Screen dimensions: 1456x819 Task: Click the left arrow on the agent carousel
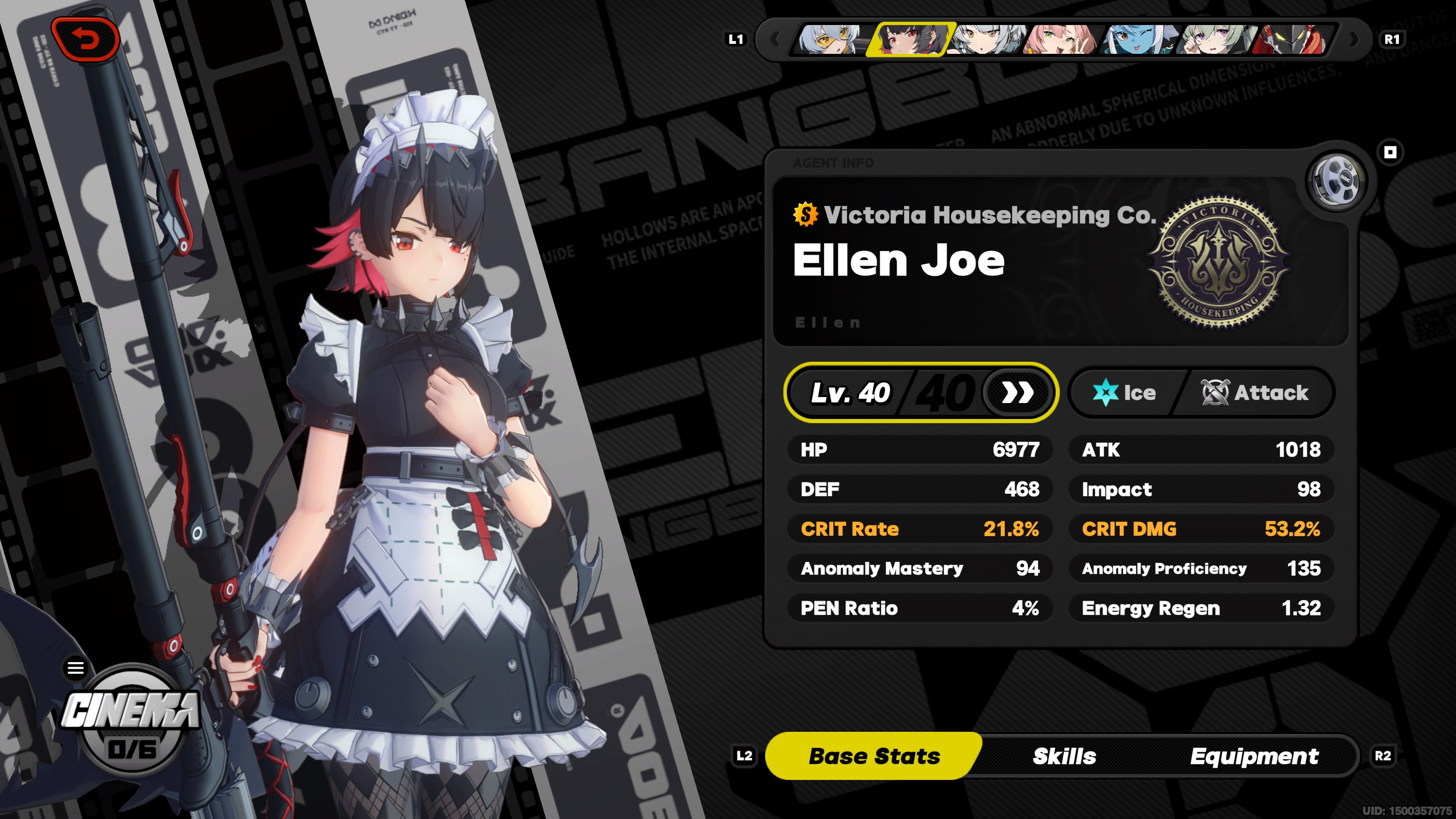click(x=775, y=39)
